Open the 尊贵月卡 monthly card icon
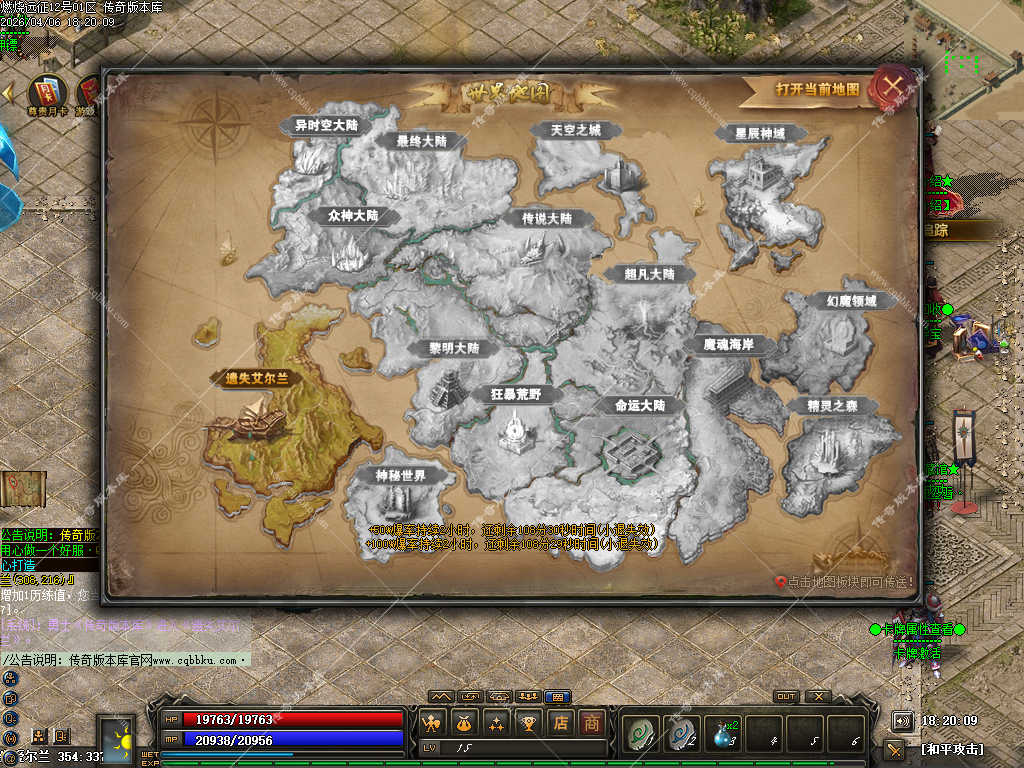The width and height of the screenshot is (1024, 768). click(x=46, y=93)
